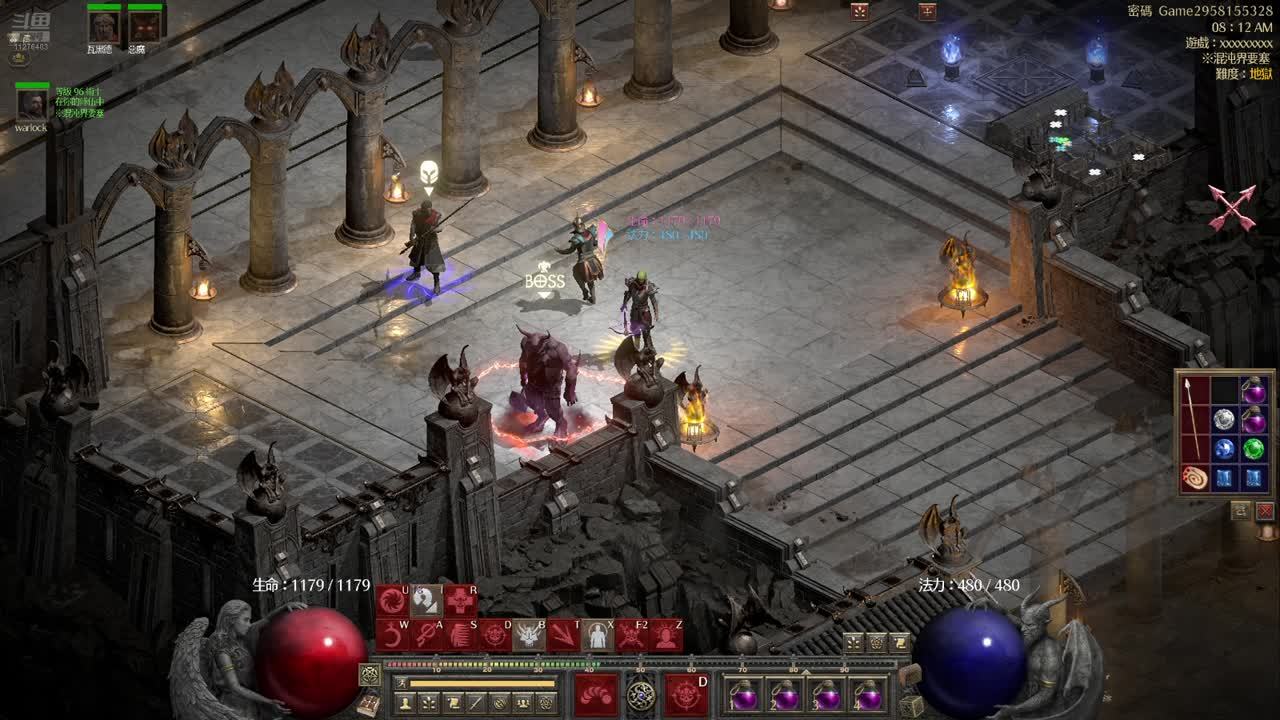Click the spiral roll item in the panel
Viewport: 1280px width, 720px height.
[1194, 477]
